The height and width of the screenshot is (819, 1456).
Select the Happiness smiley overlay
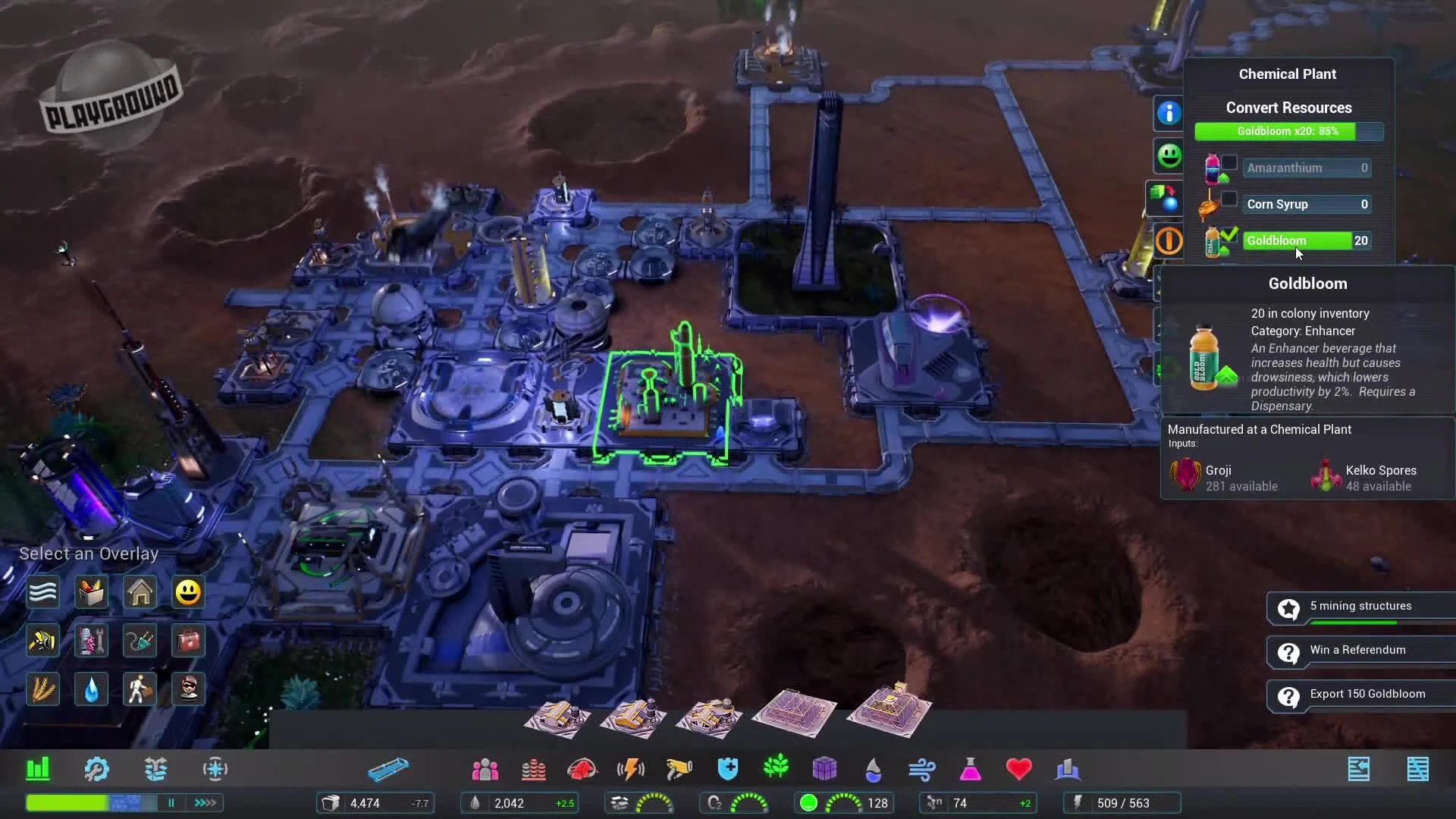click(x=187, y=592)
